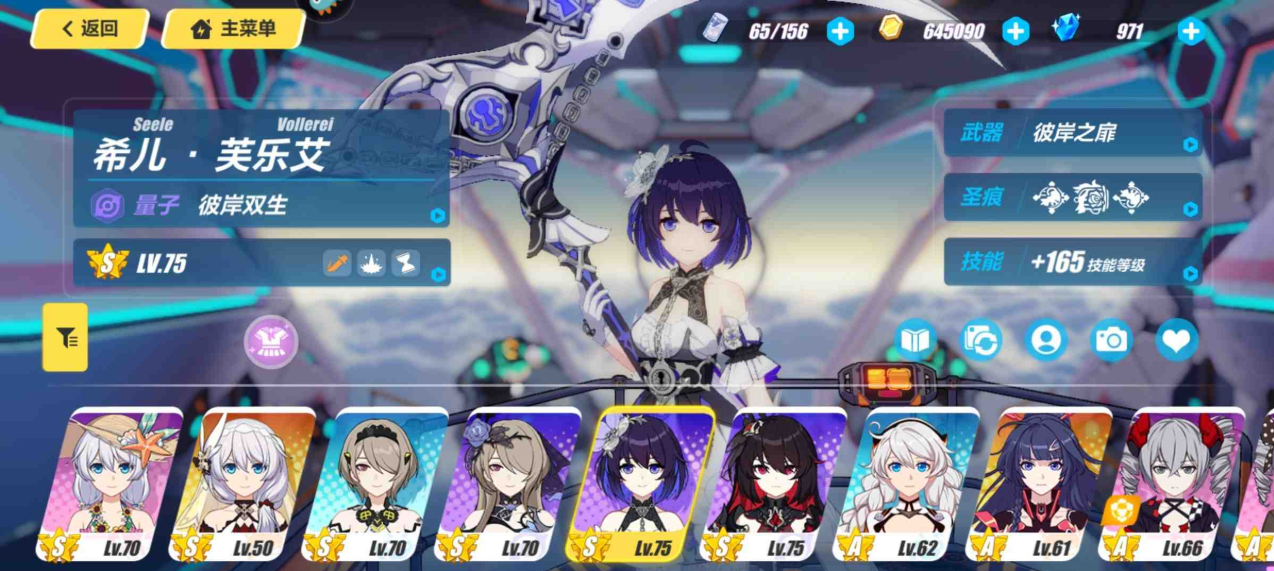Screen dimensions: 1274x571
Task: Open the purple outfit wardrobe icon
Action: [x=271, y=342]
